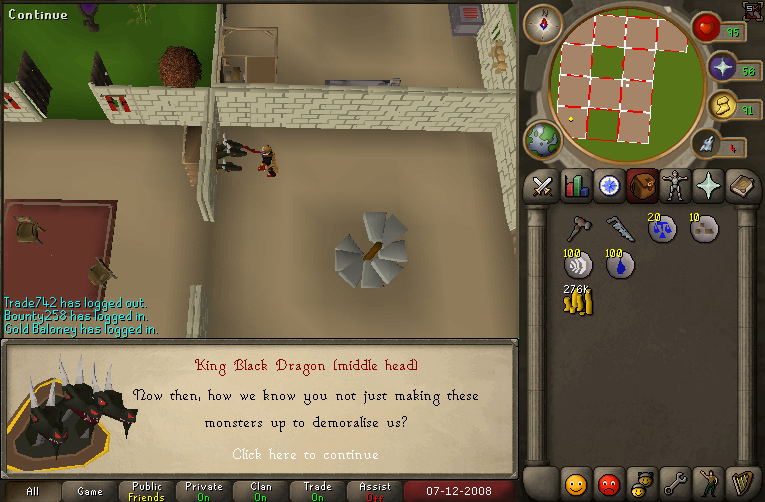Viewport: 765px width, 502px height.
Task: Select the water rune stack of 100
Action: [x=619, y=265]
